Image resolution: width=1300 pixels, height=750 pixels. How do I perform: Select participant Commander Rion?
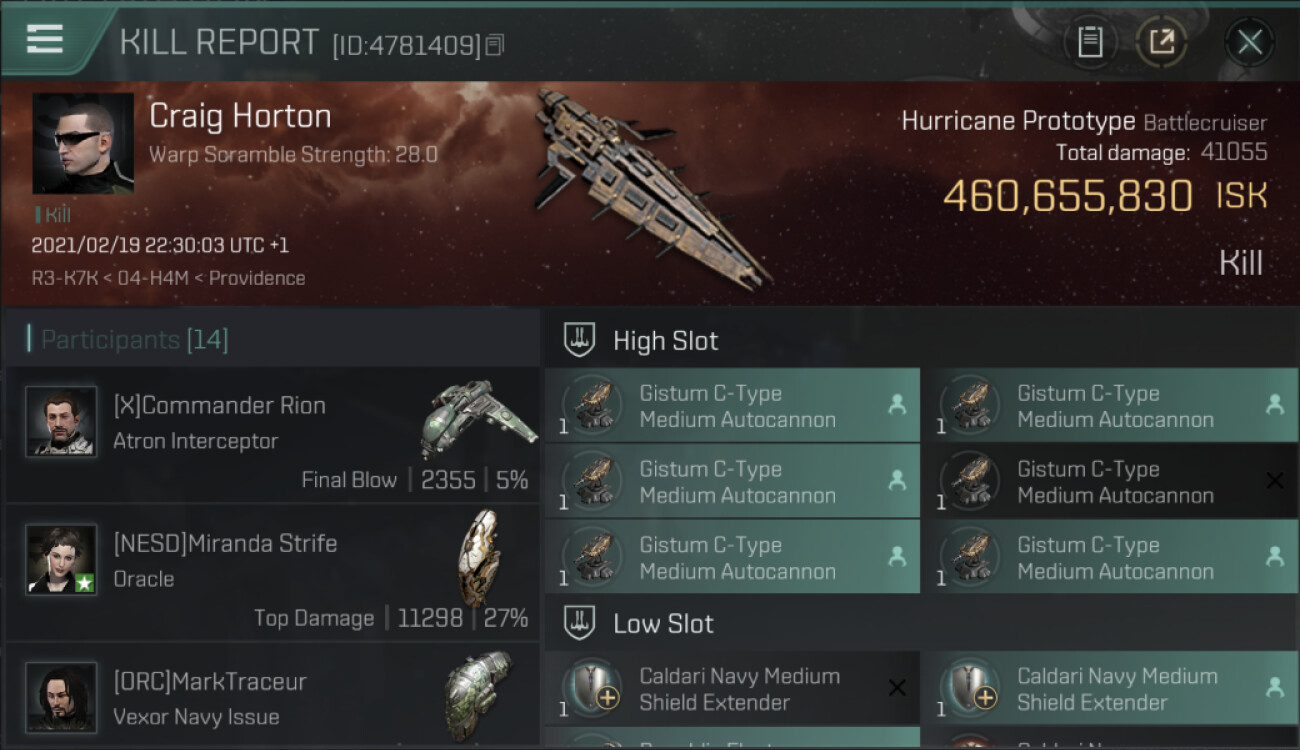click(x=219, y=405)
